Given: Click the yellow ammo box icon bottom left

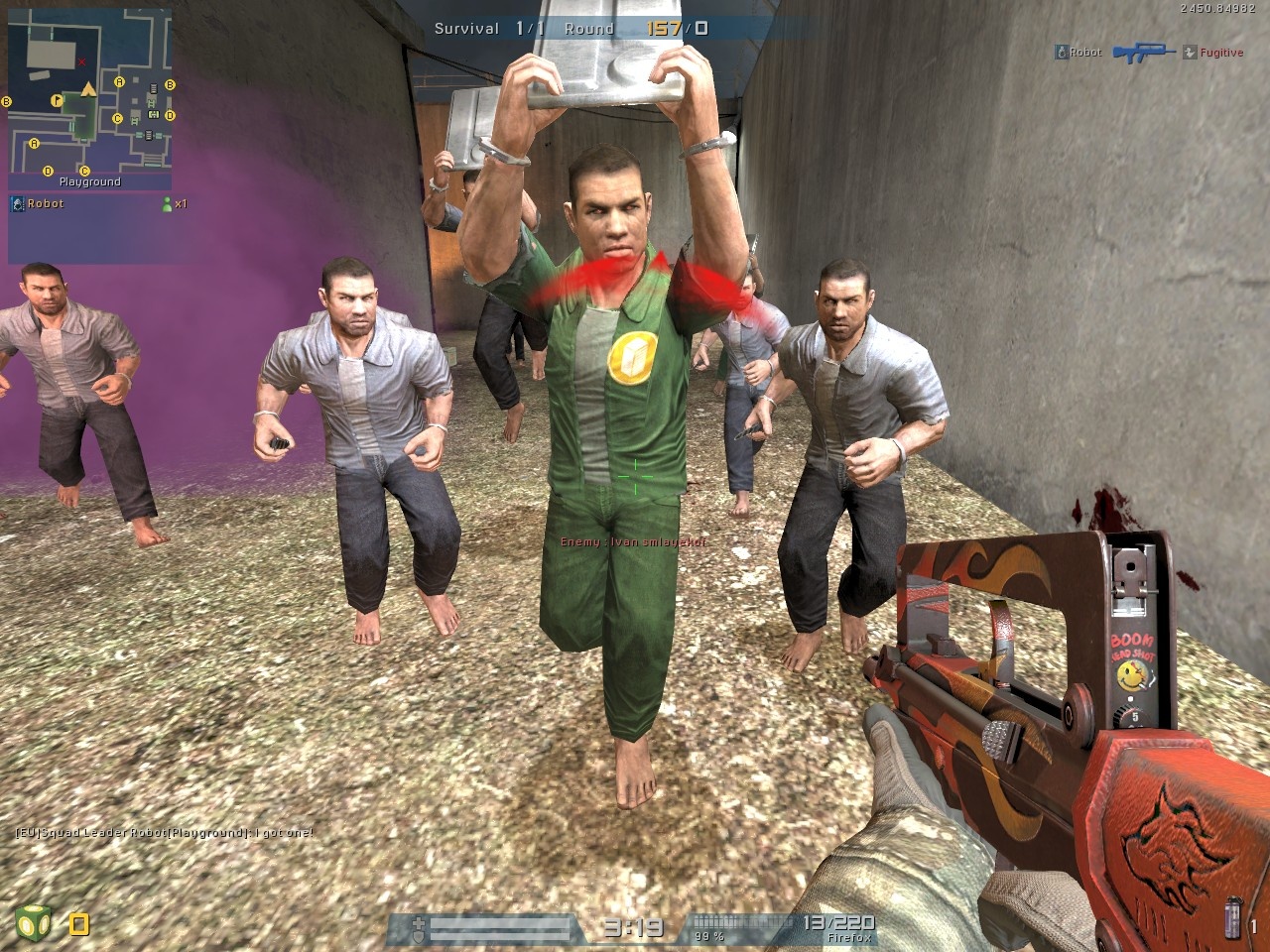Looking at the screenshot, I should (x=77, y=922).
